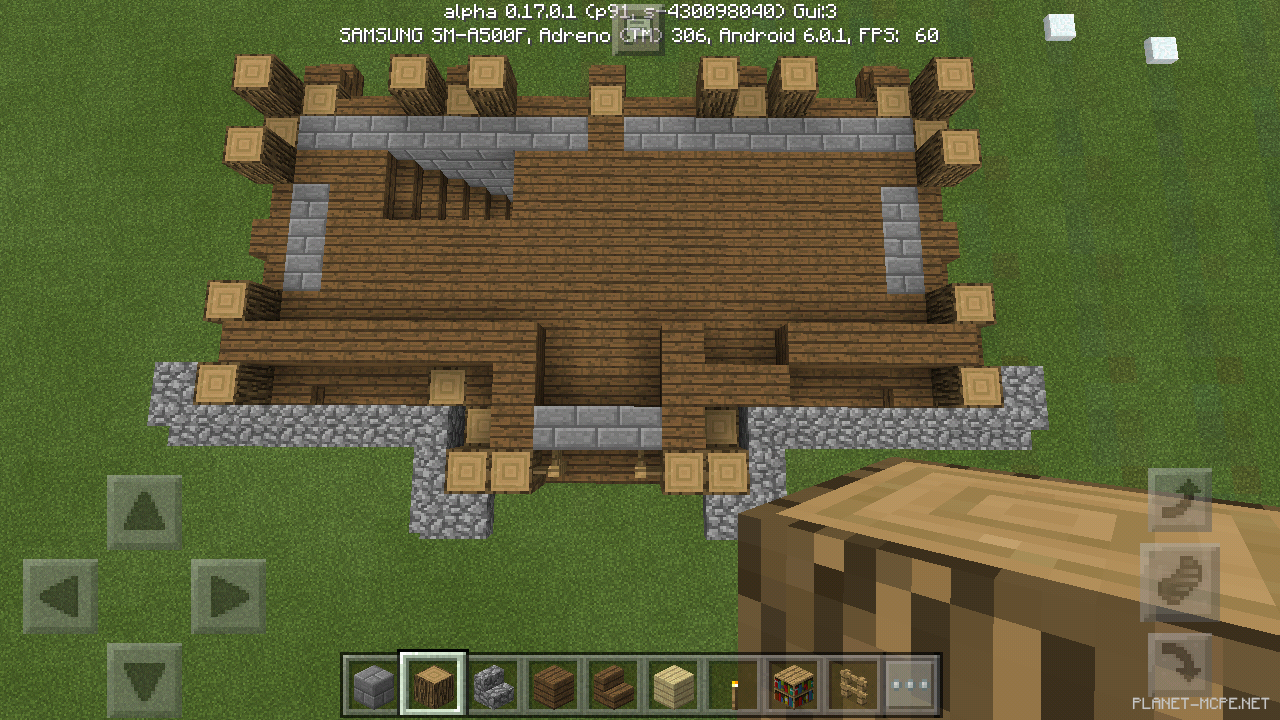The width and height of the screenshot is (1280, 720).
Task: Select the cobblestone stairs item
Action: (x=491, y=685)
